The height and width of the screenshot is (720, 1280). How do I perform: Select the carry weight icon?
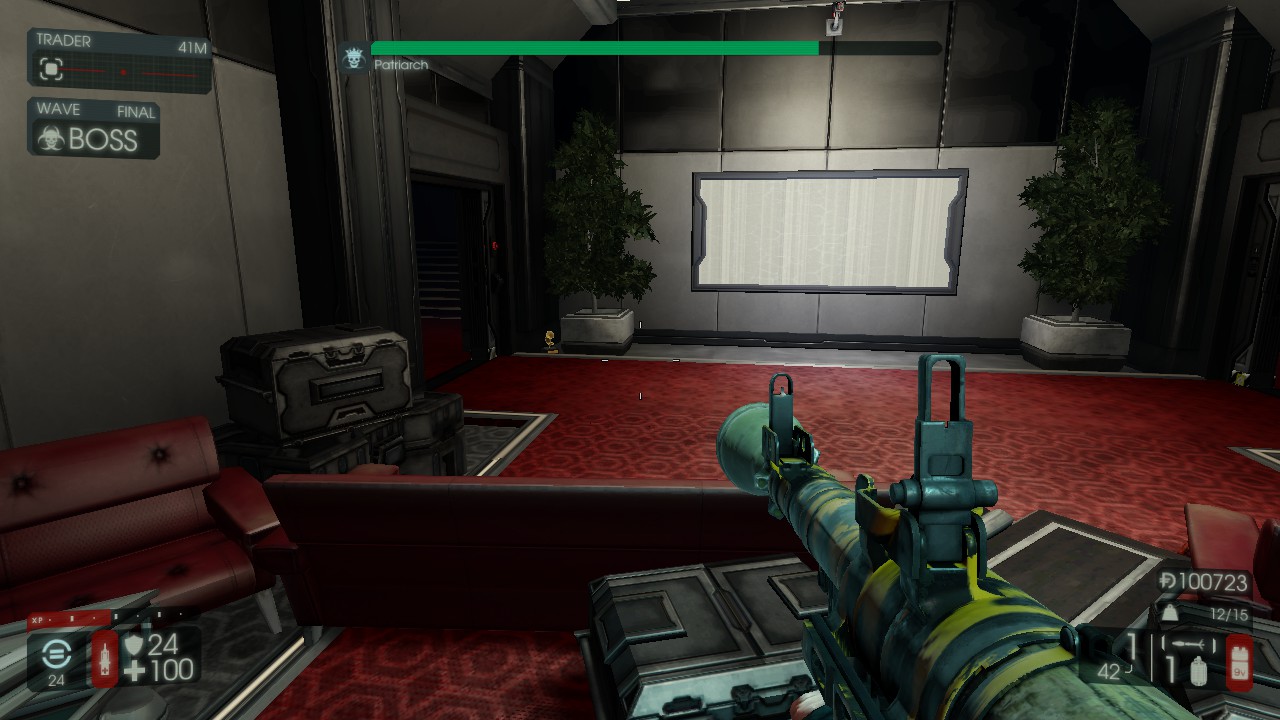click(1168, 614)
